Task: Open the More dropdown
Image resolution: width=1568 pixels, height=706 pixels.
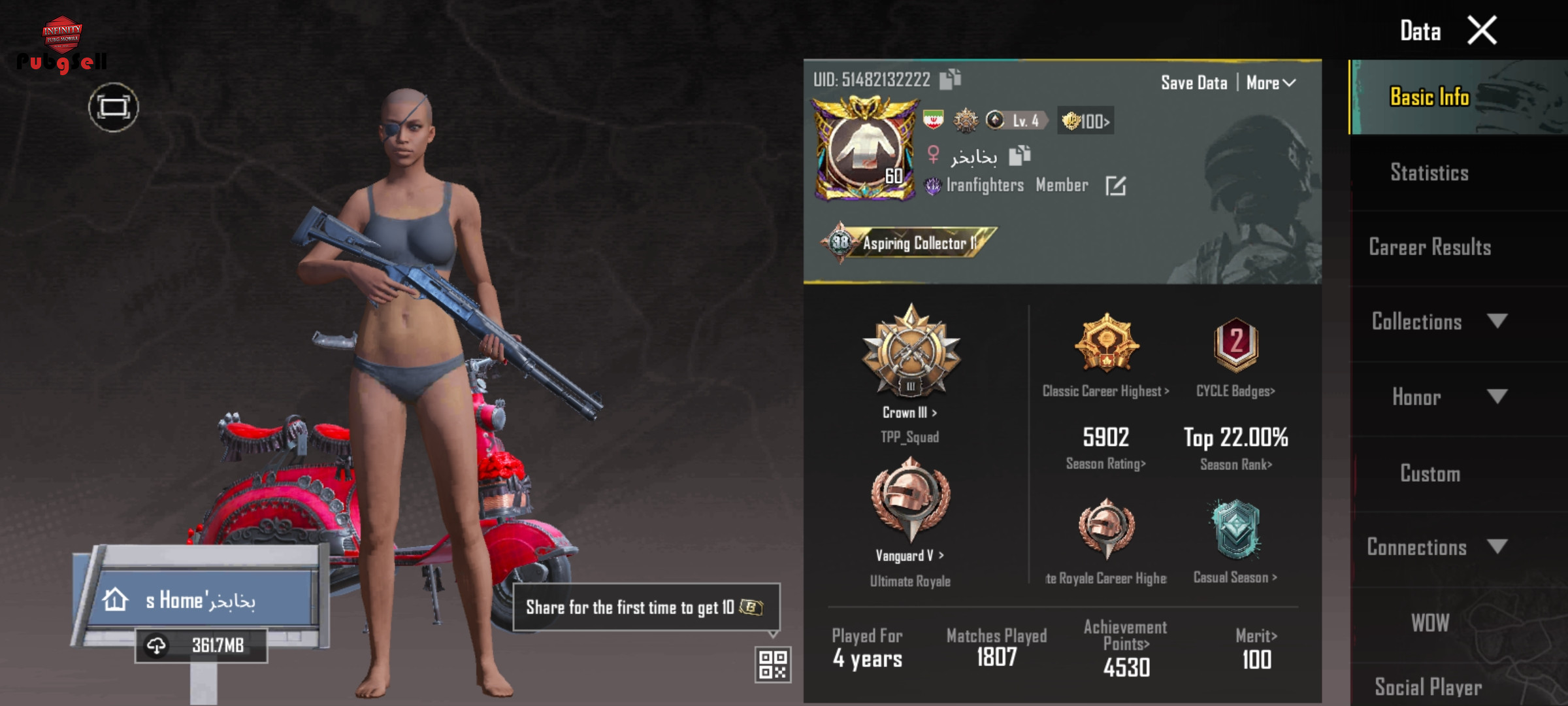Action: click(x=1271, y=83)
